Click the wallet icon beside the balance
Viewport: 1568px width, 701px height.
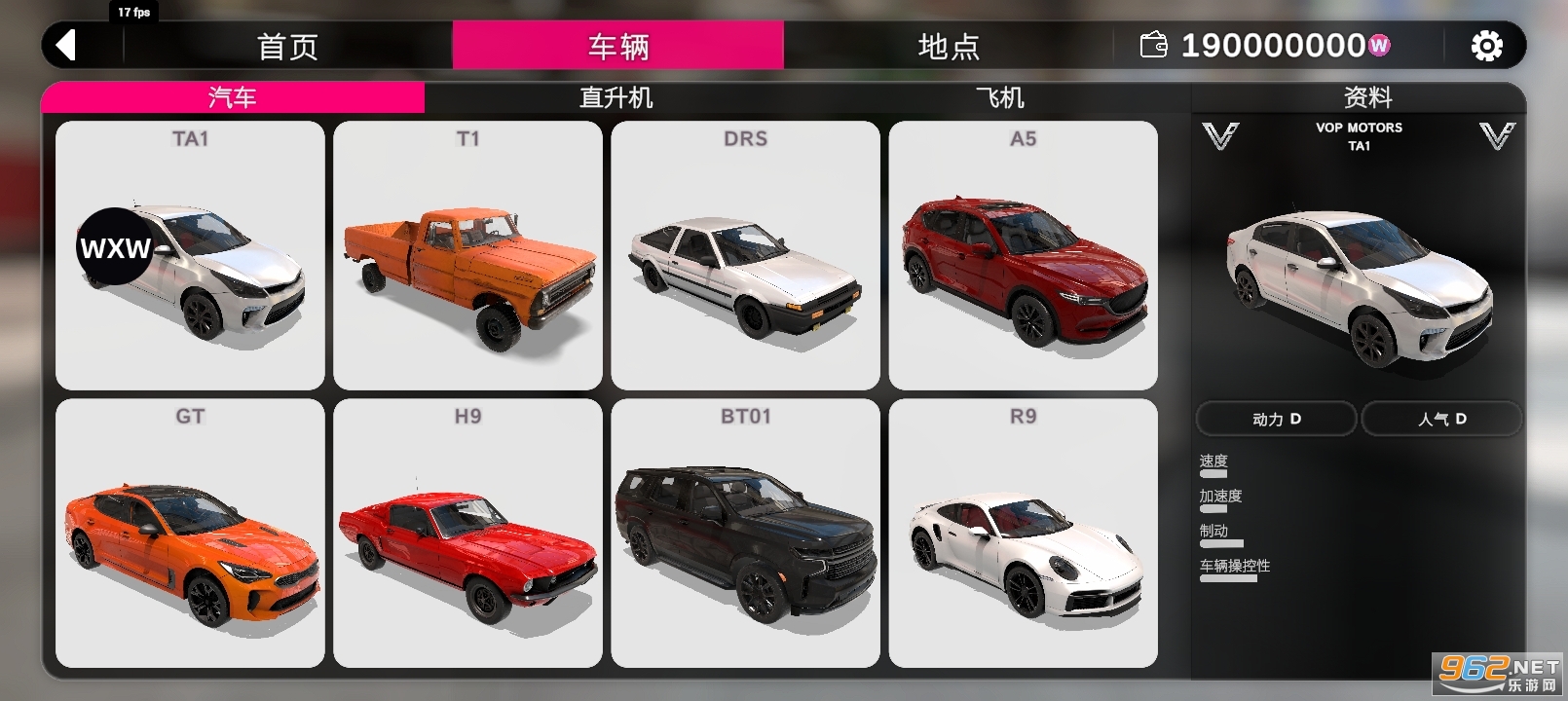1153,45
